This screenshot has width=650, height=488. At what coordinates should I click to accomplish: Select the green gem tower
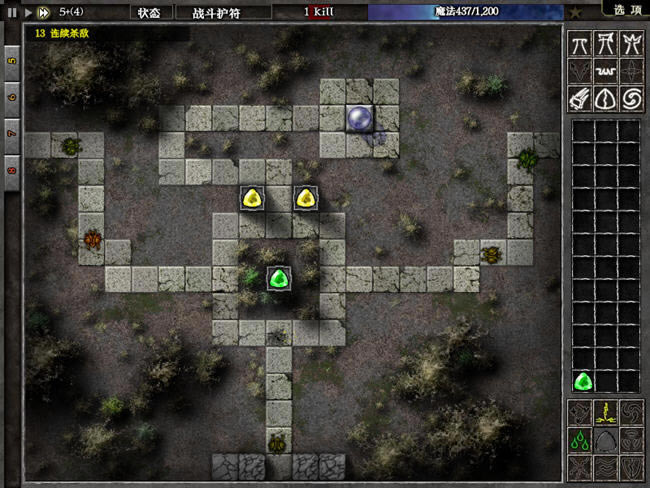[x=279, y=279]
